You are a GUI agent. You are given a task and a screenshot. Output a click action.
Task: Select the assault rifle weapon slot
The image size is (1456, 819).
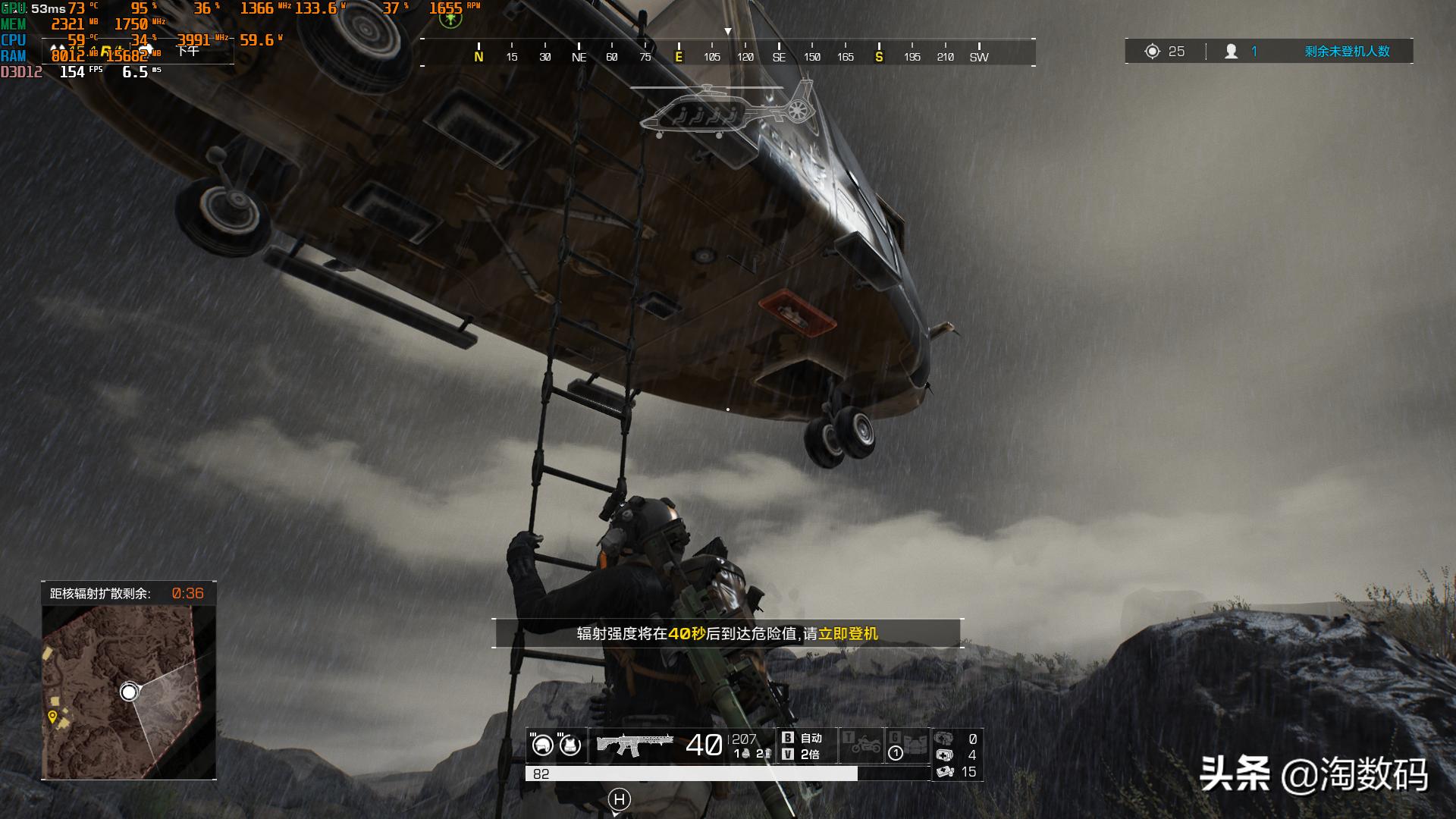tap(635, 745)
